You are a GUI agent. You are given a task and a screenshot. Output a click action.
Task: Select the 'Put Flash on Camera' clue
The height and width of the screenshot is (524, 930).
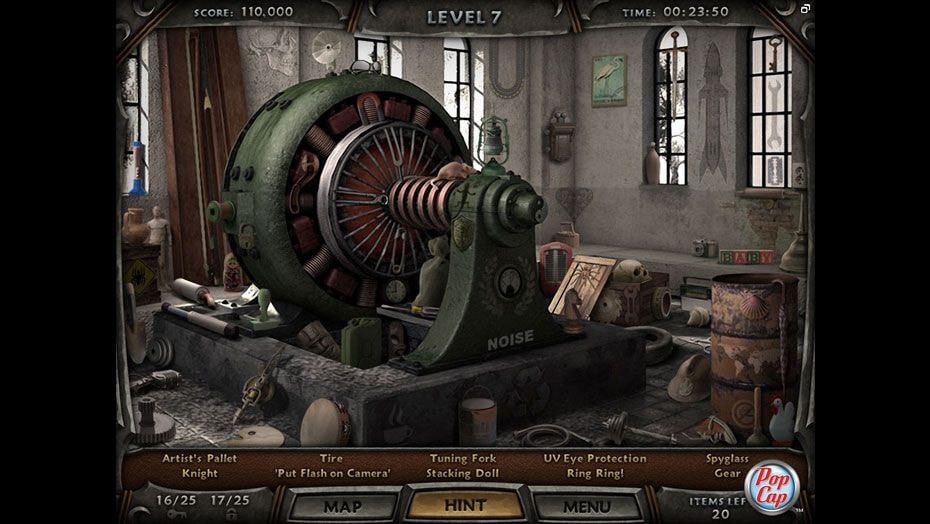(x=331, y=473)
